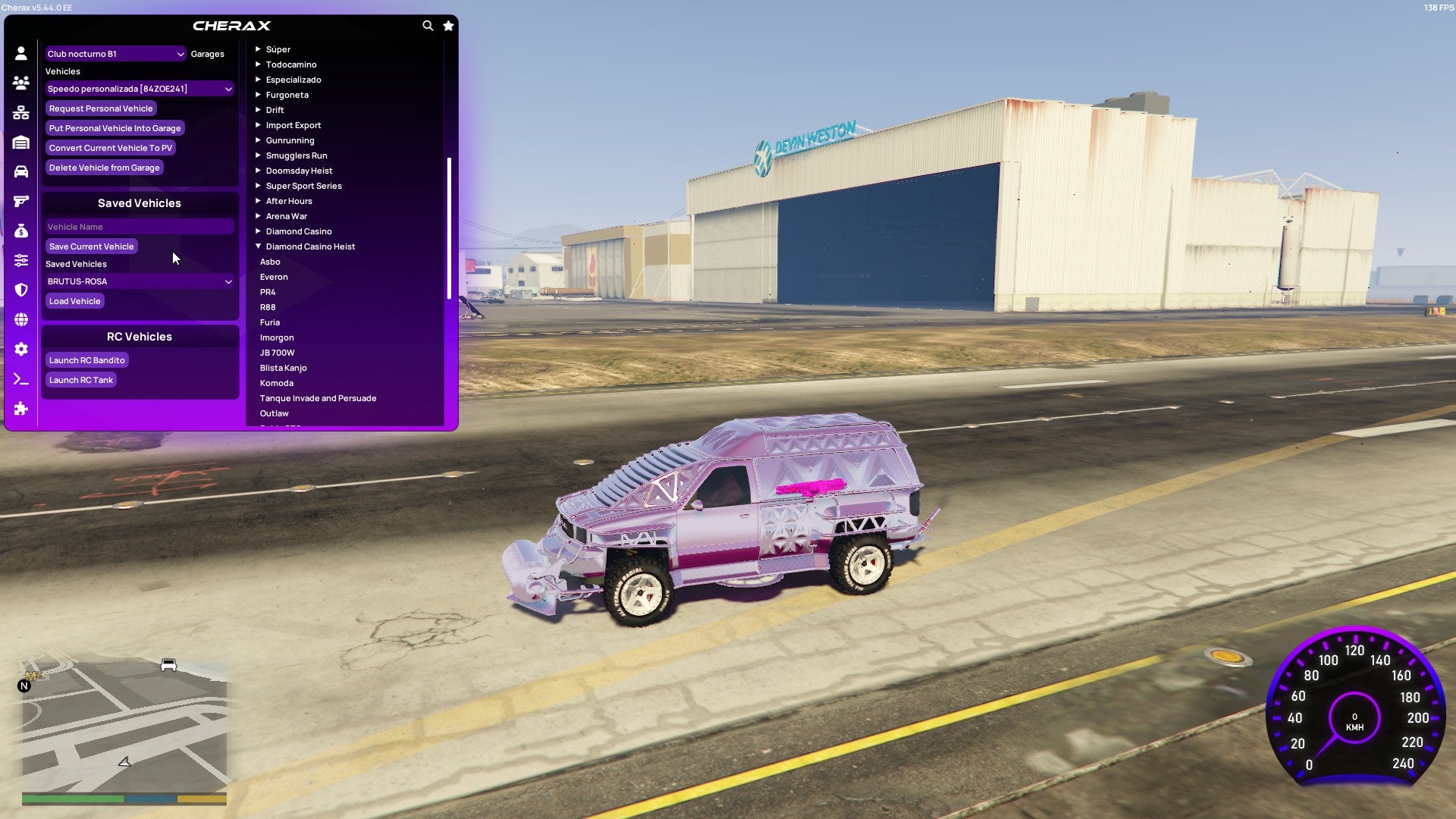Click the Save Current Vehicle button
The image size is (1456, 819).
[x=91, y=246]
